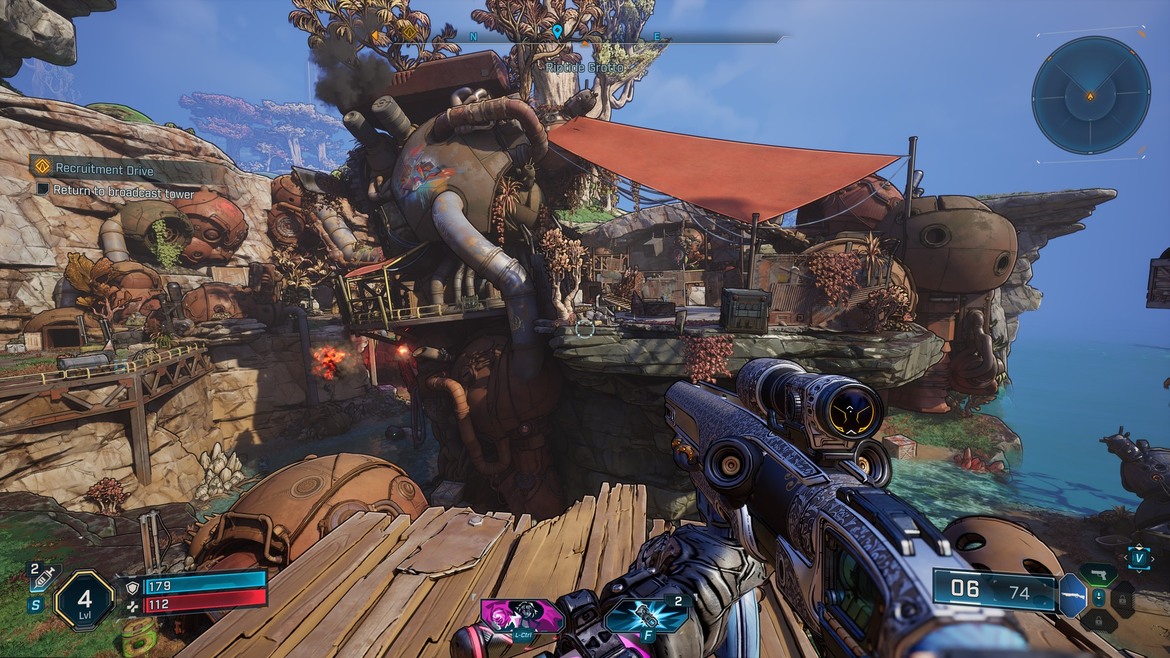Activate the pink action skill icon

tap(520, 615)
